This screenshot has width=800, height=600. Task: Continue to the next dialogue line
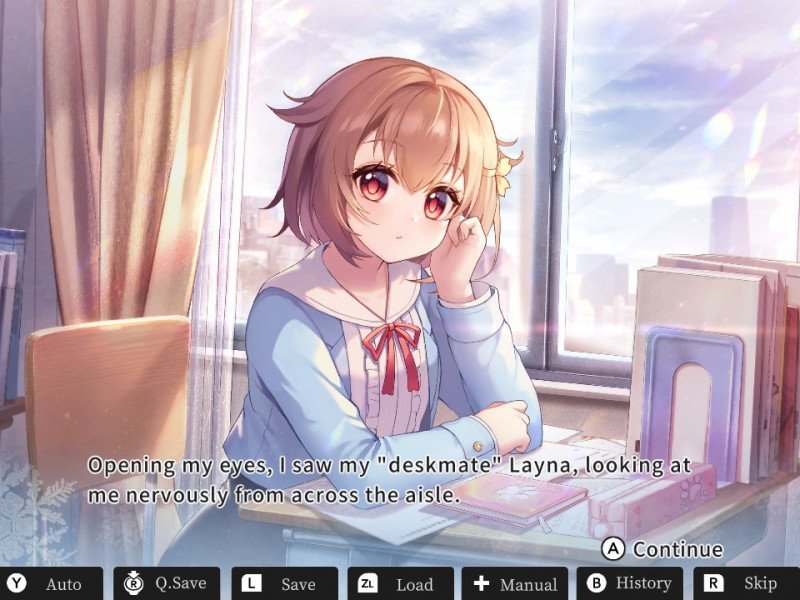point(663,549)
